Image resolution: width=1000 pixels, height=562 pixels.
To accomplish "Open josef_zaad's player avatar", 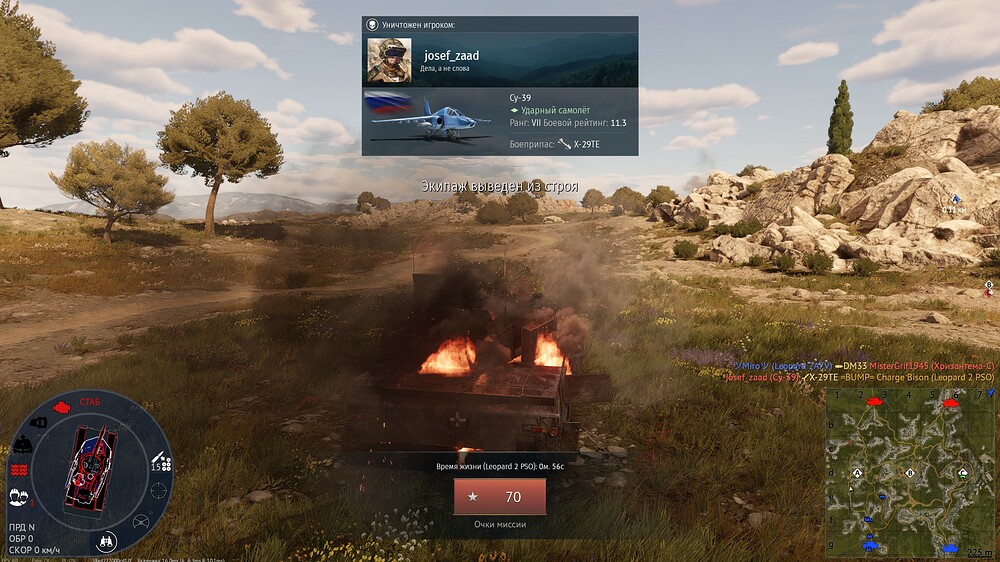I will pos(389,61).
